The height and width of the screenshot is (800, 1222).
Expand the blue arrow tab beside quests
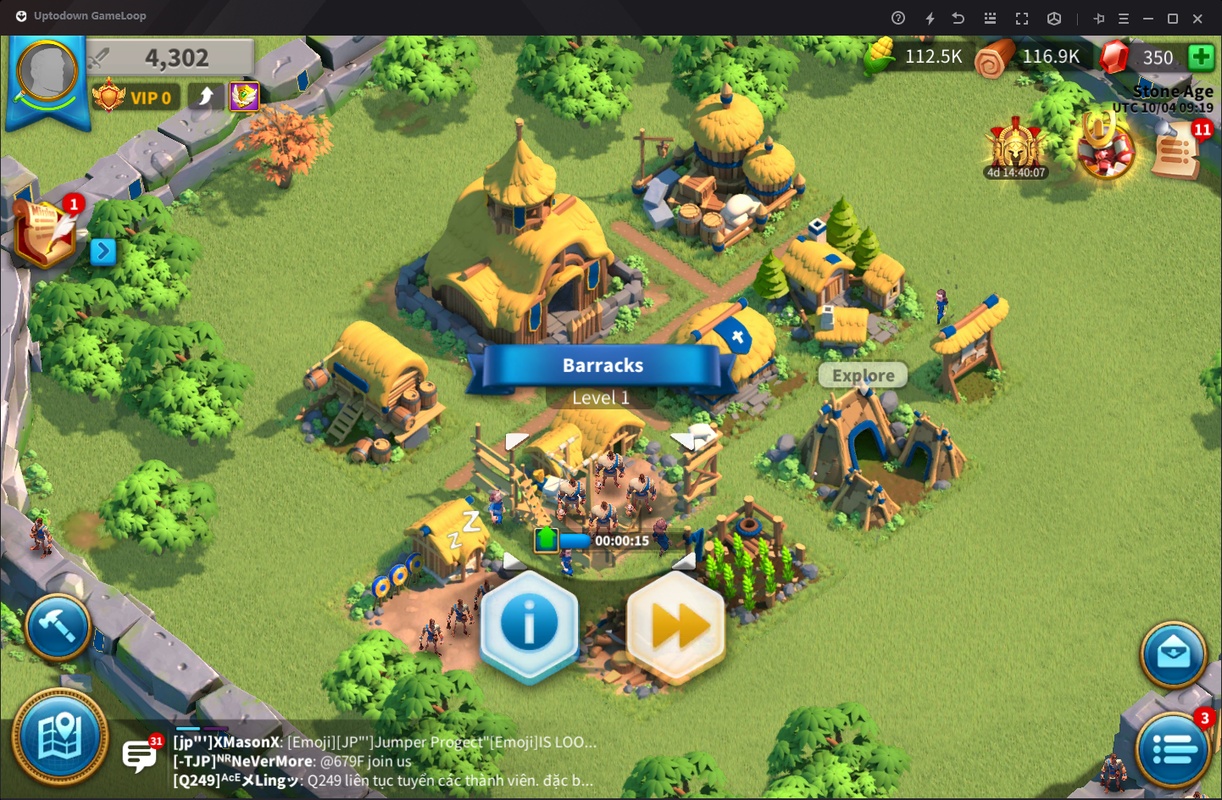coord(103,251)
